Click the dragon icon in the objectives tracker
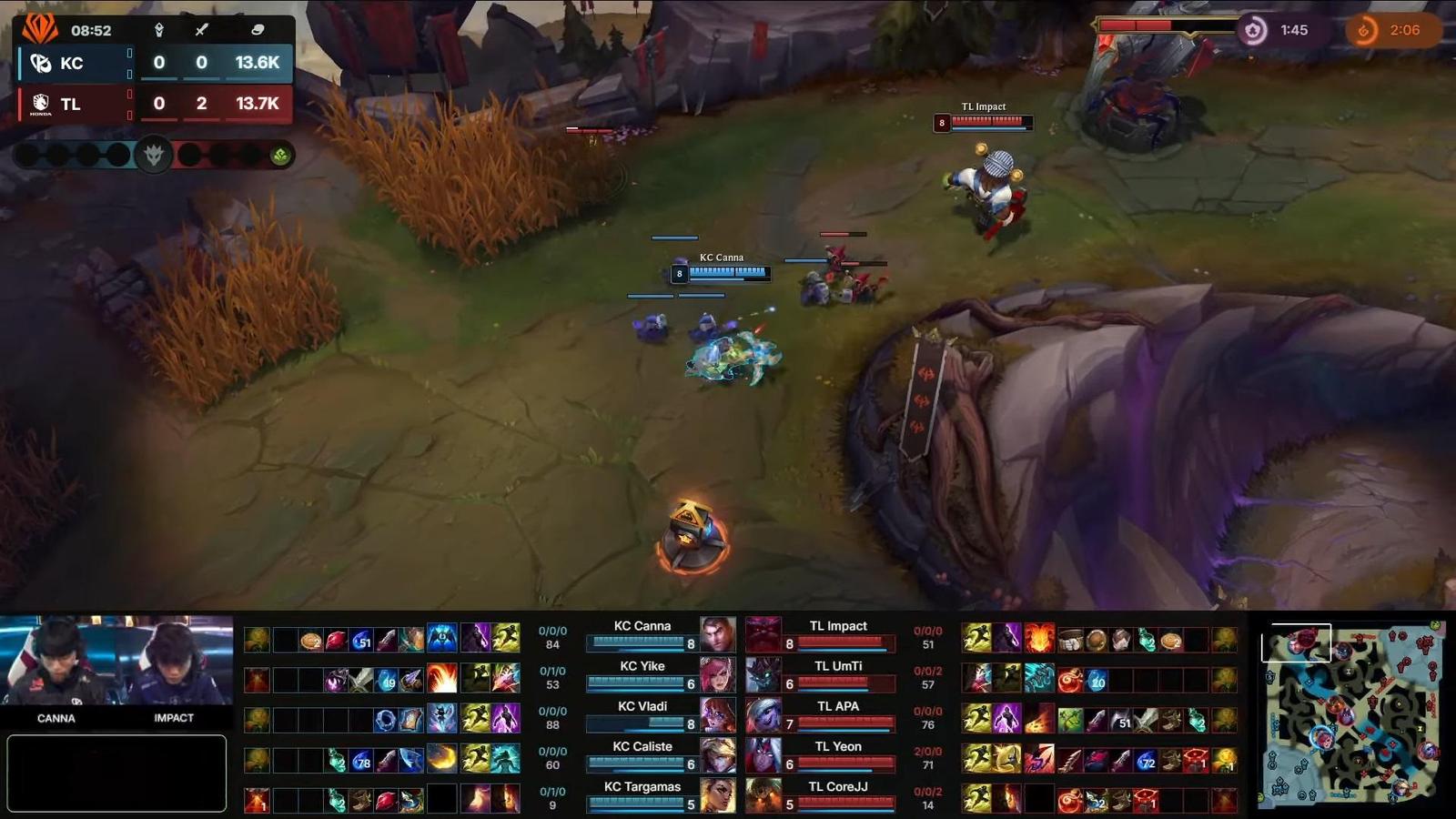The image size is (1456, 819). click(x=154, y=154)
